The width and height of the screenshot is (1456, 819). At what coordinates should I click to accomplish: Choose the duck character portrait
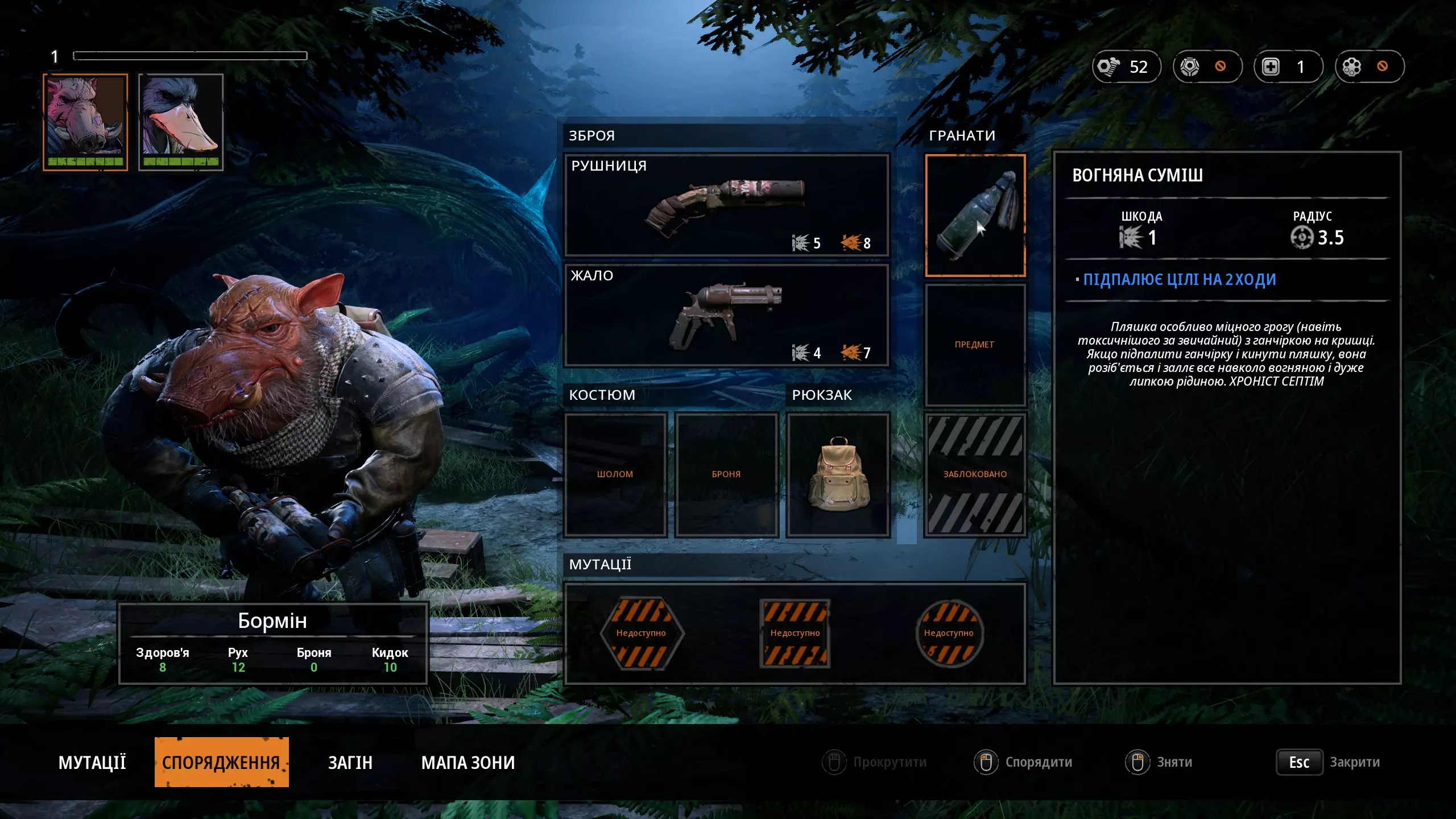point(181,122)
